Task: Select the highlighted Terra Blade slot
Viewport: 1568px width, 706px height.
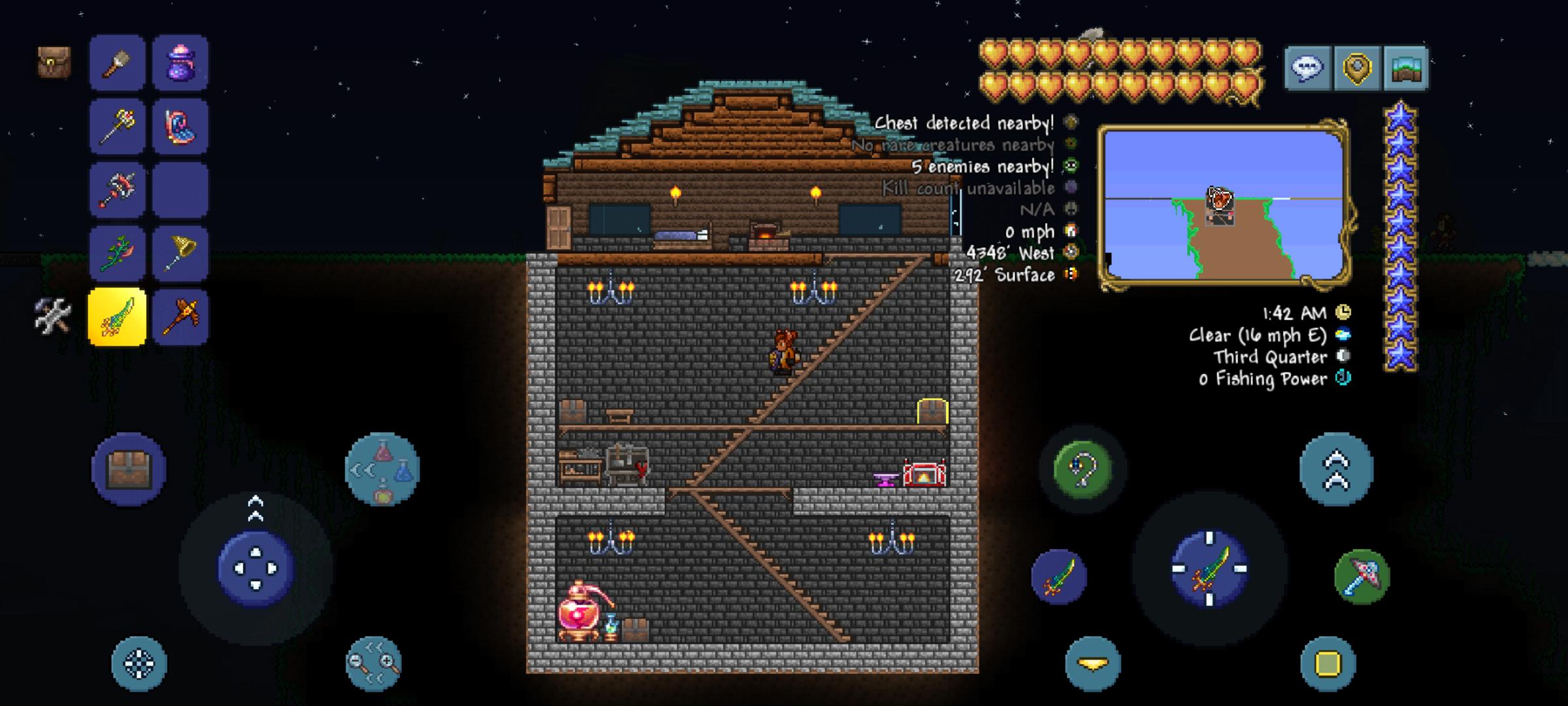Action: (117, 317)
